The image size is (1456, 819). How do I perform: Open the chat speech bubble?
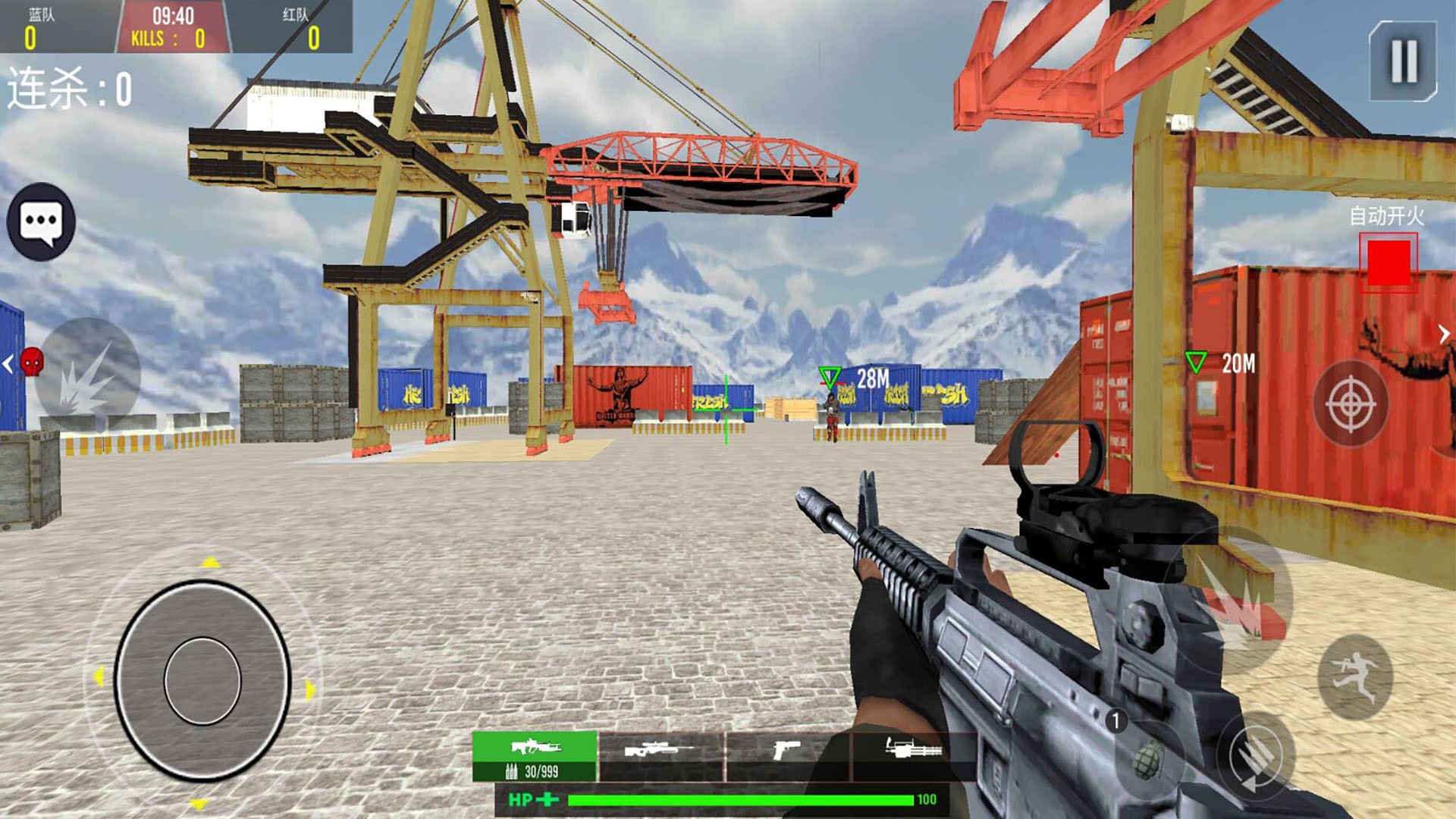pos(41,222)
